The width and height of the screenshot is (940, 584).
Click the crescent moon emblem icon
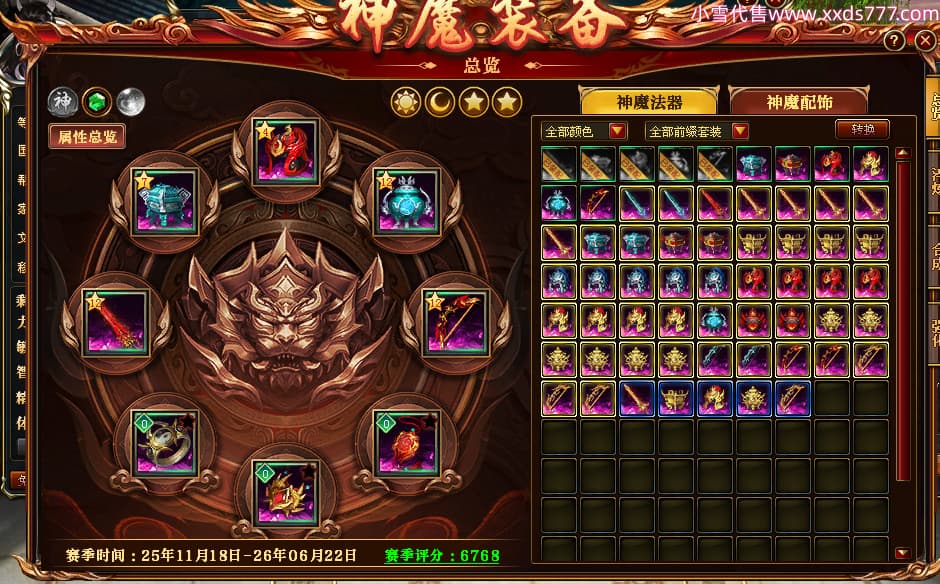tap(440, 101)
